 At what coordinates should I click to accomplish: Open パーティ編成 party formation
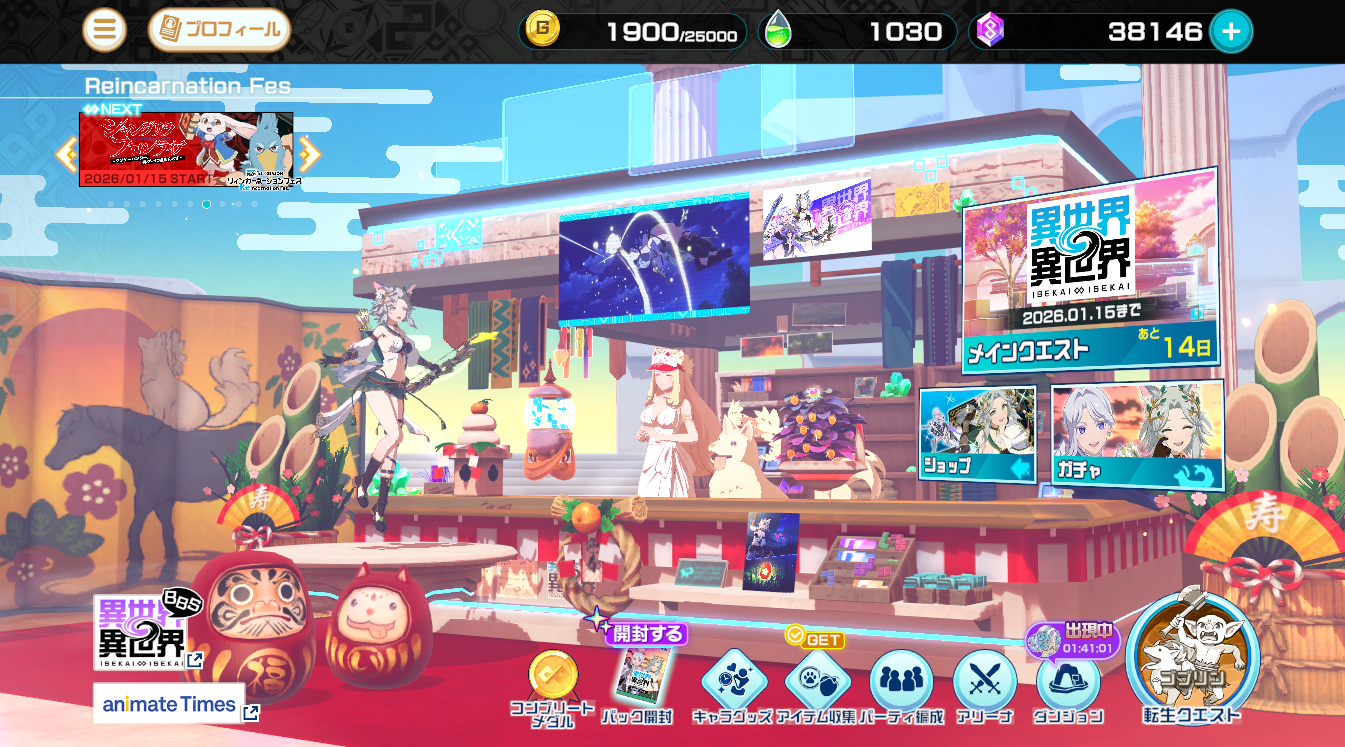coord(900,684)
